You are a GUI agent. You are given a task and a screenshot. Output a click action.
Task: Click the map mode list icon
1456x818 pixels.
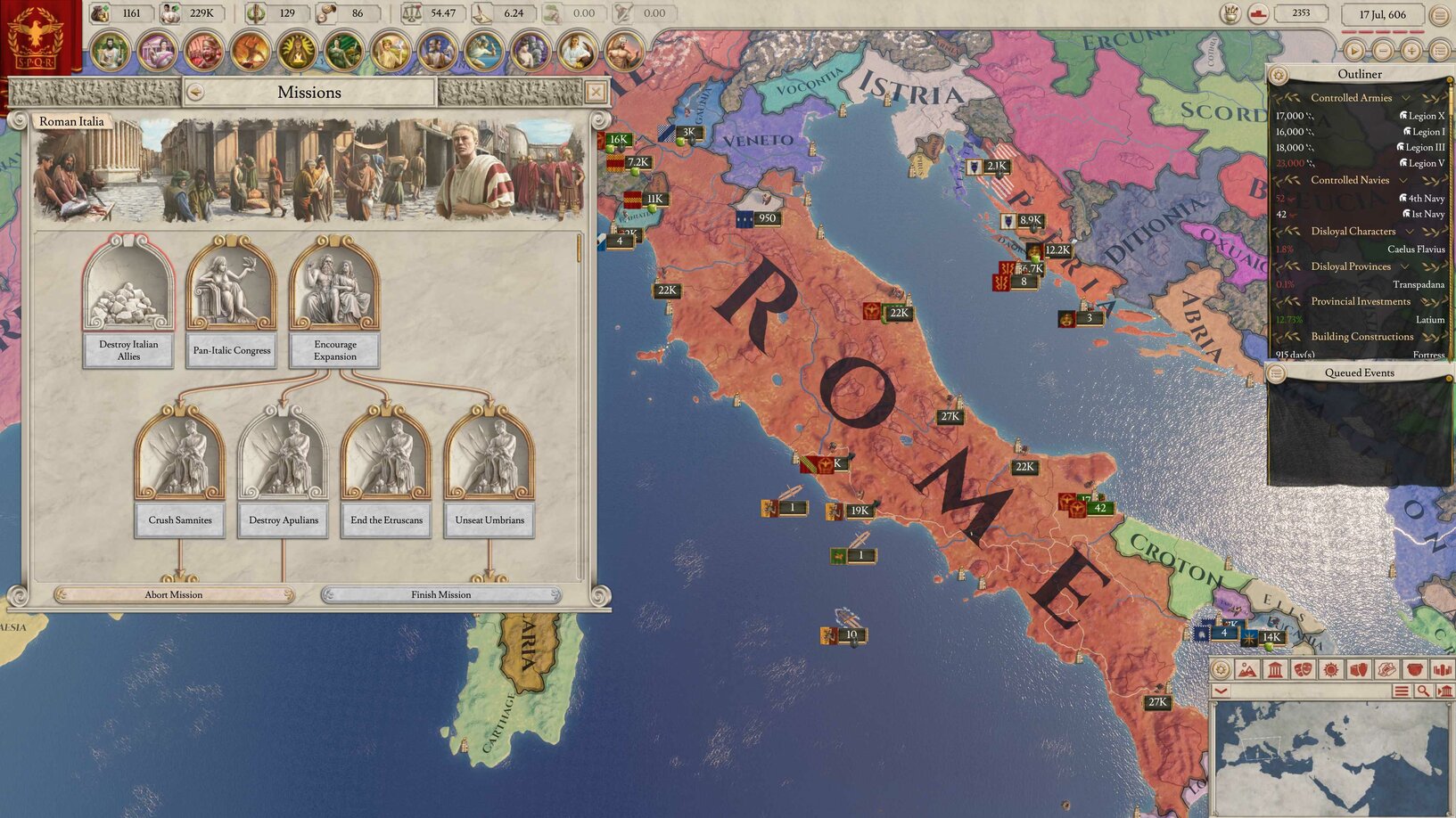pos(1402,691)
